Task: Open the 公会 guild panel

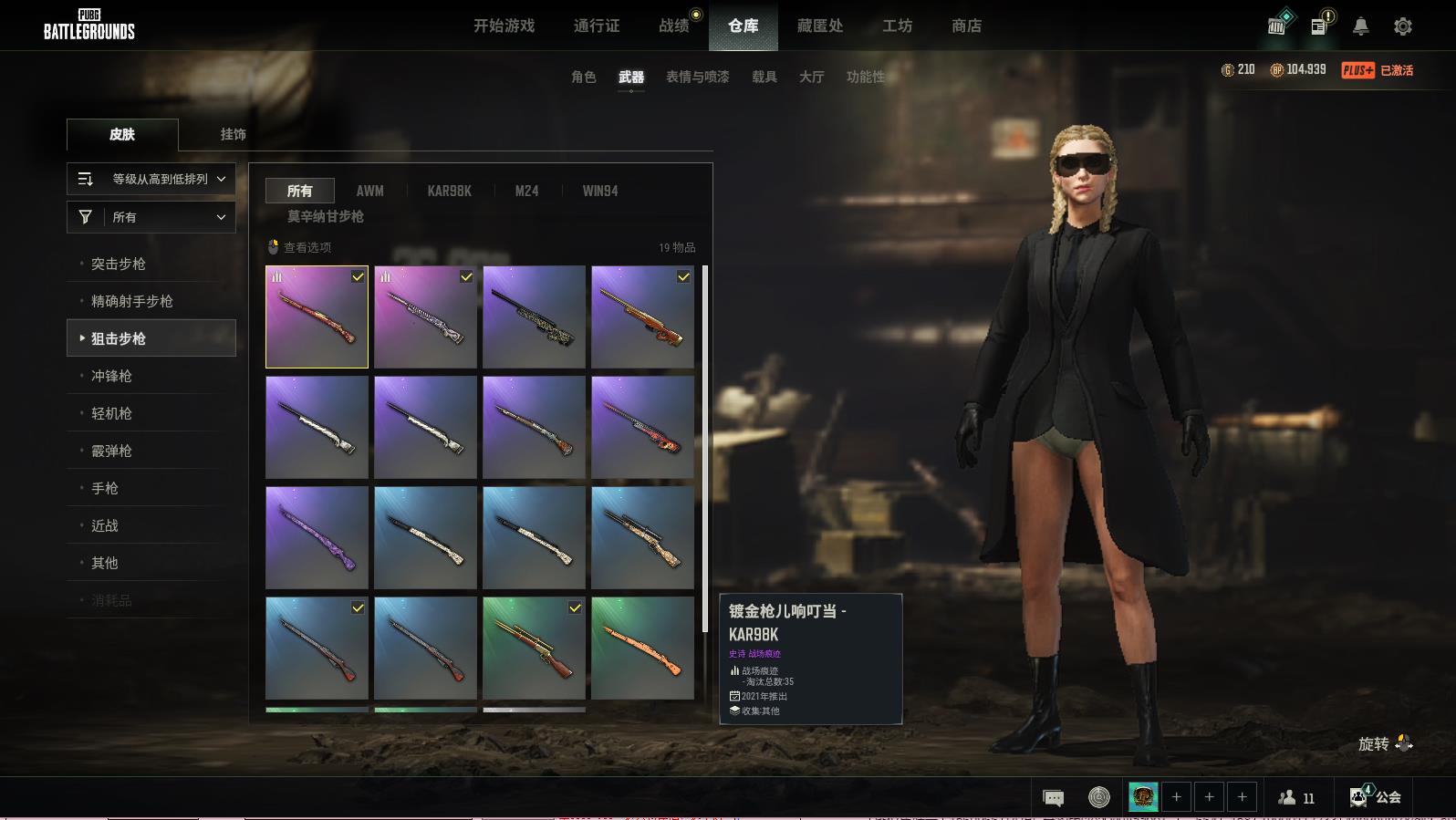Action: 1376,797
